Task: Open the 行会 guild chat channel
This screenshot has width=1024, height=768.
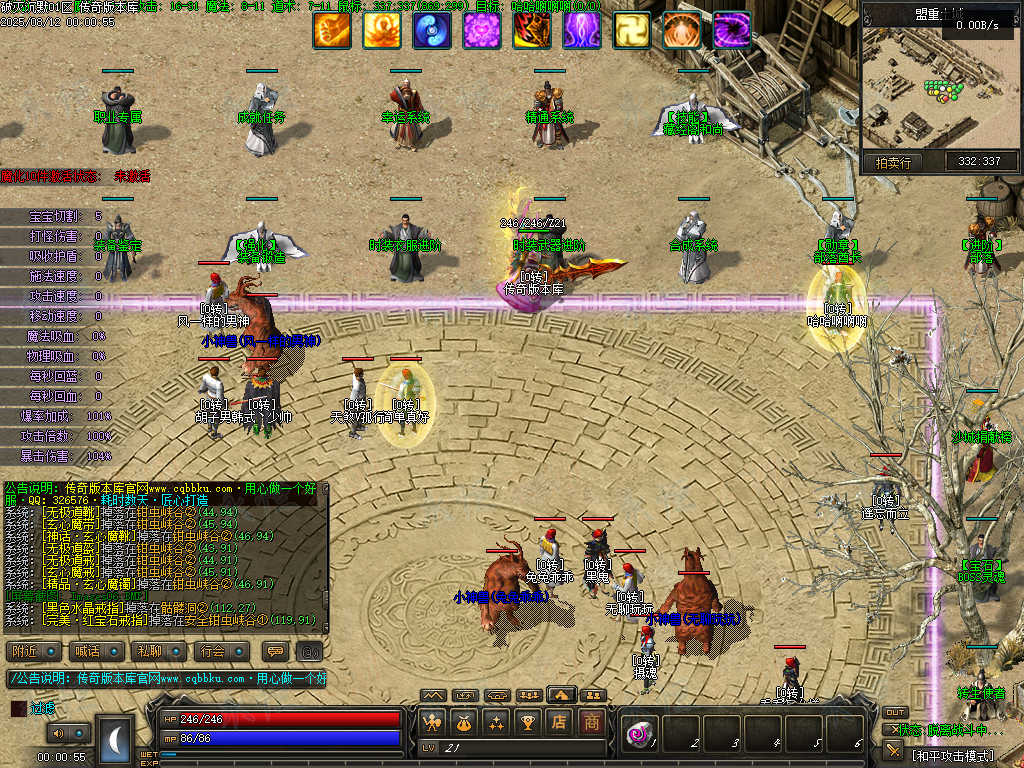Action: pyautogui.click(x=223, y=651)
